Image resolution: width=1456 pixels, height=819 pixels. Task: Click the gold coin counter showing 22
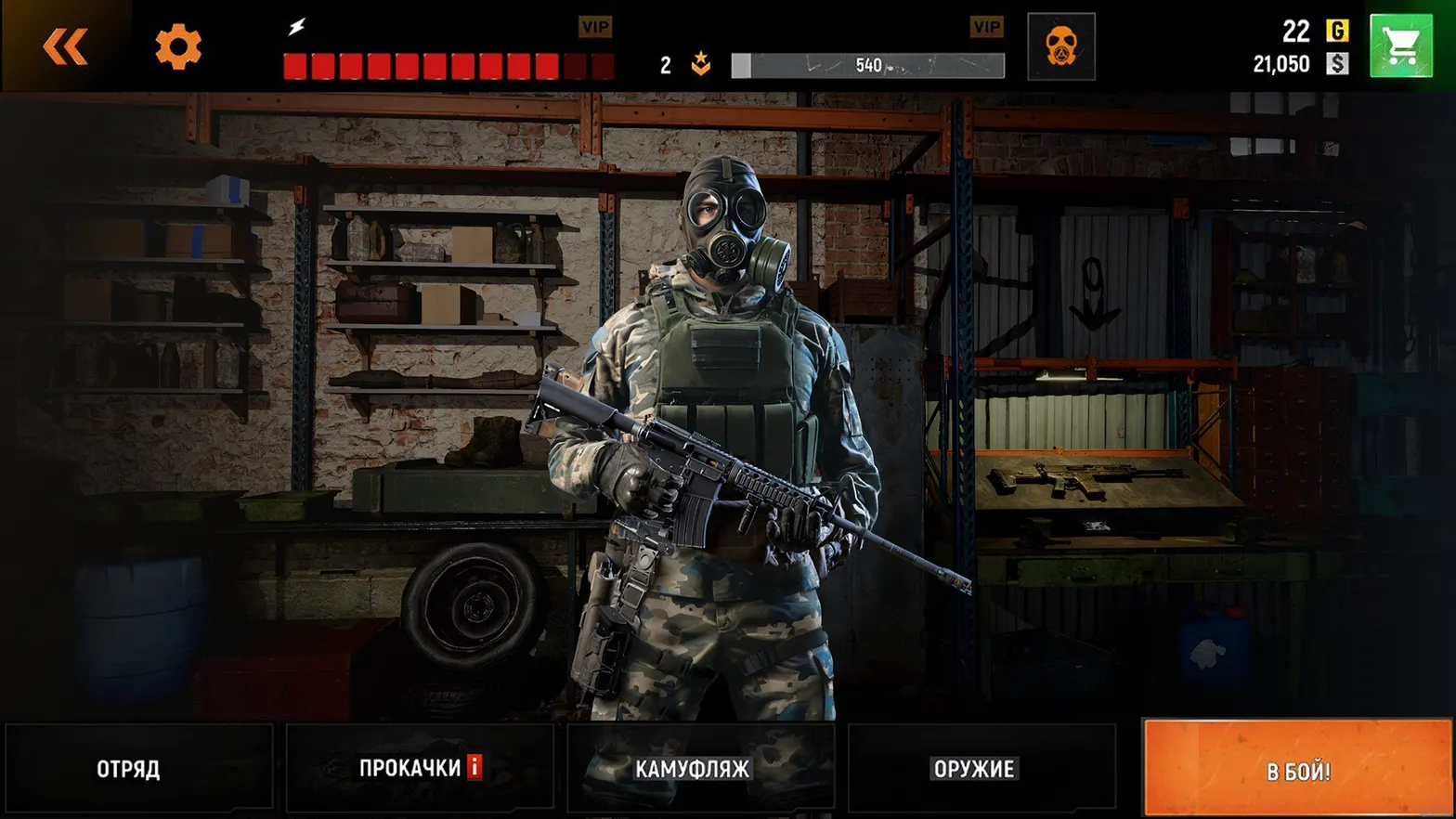[1296, 31]
